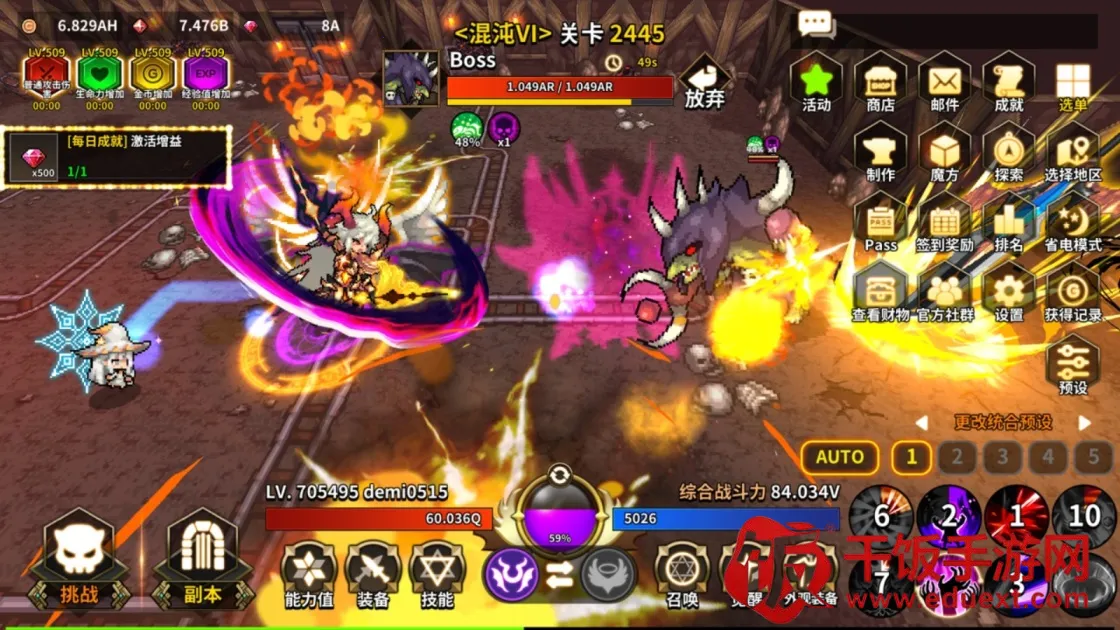This screenshot has height=630, width=1120.
Task: Open the 技能 skills menu
Action: (437, 575)
